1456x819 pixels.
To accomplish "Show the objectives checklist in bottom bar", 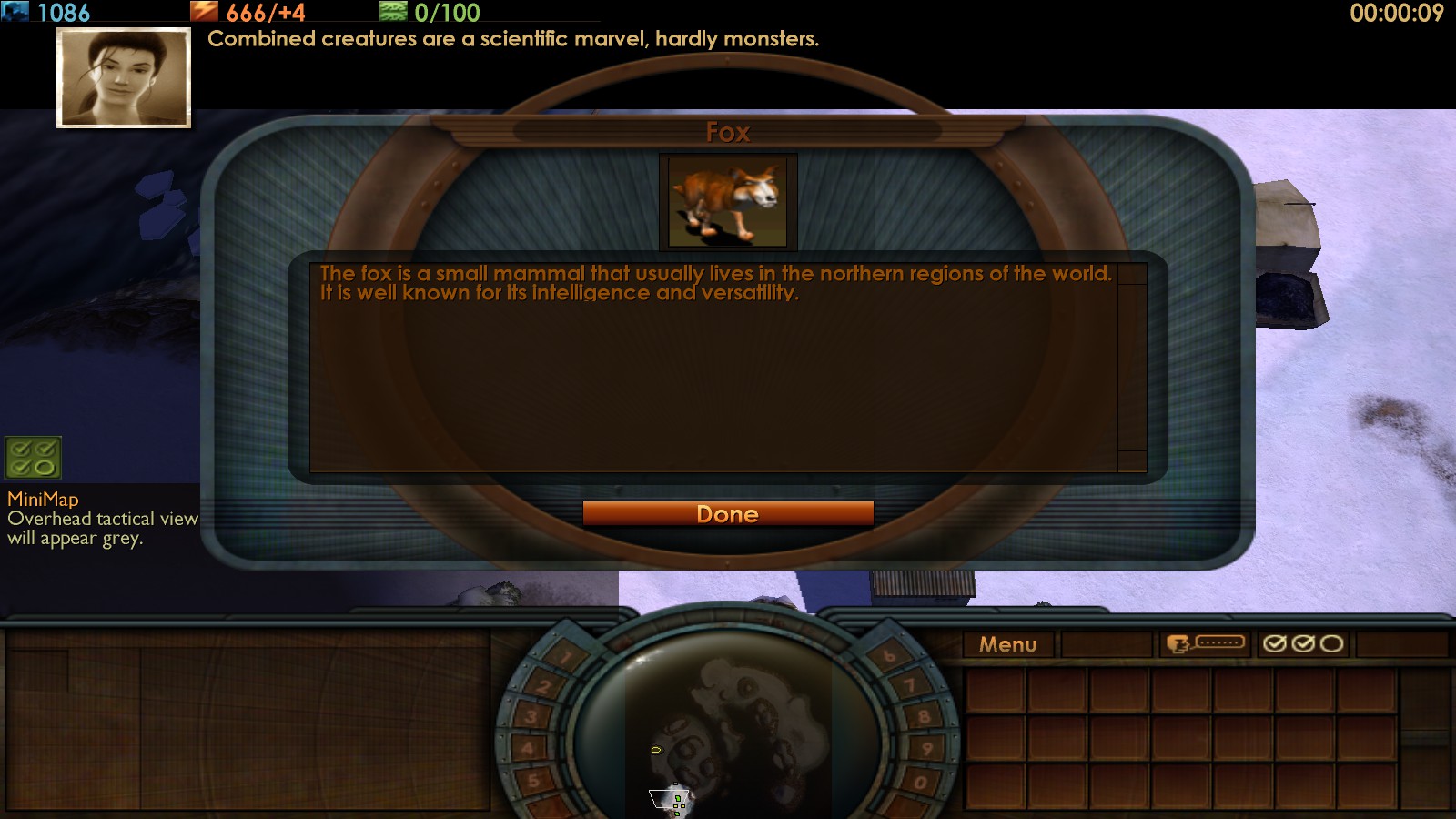I will [1303, 644].
